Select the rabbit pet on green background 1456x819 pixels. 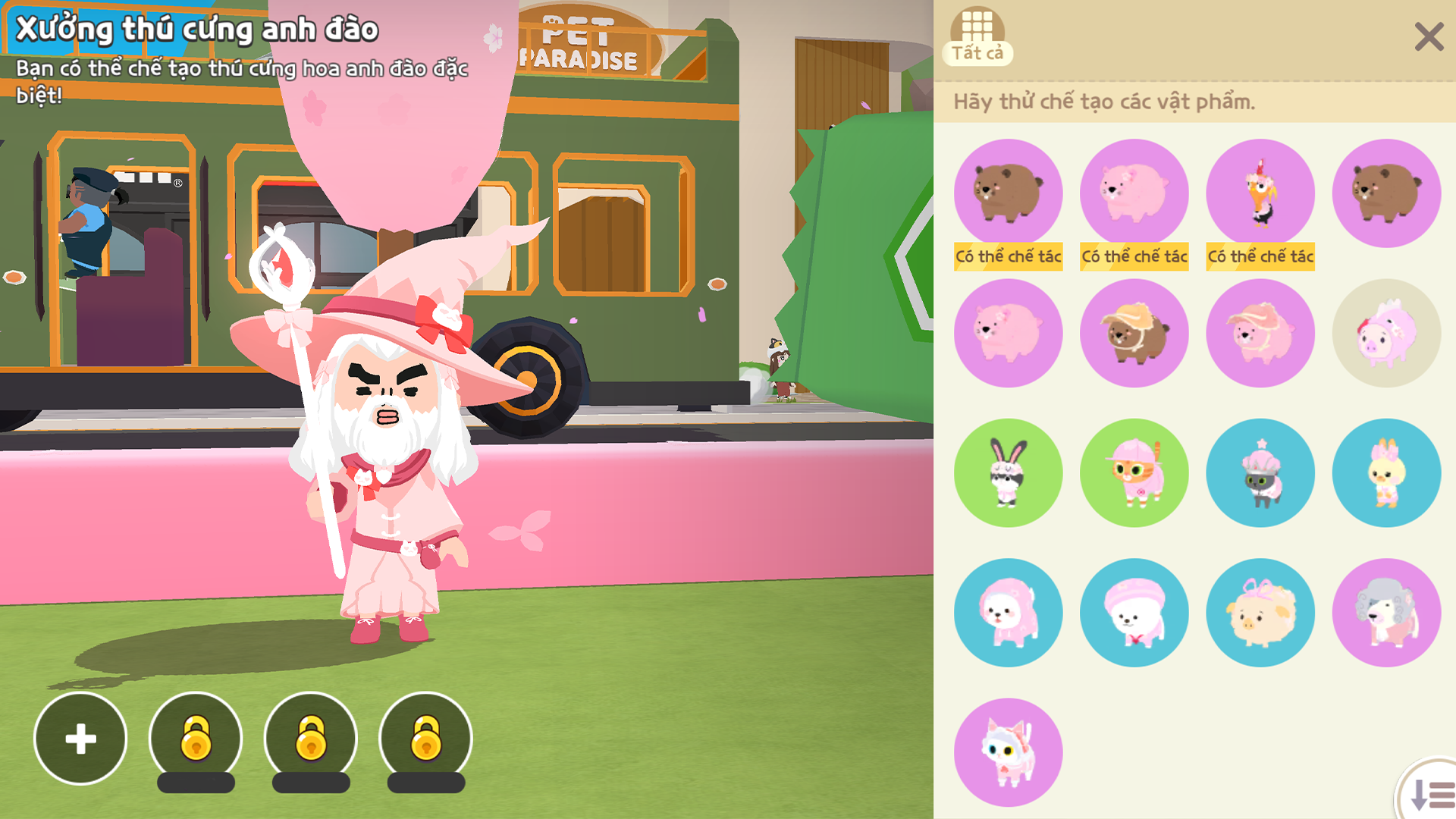point(1008,473)
